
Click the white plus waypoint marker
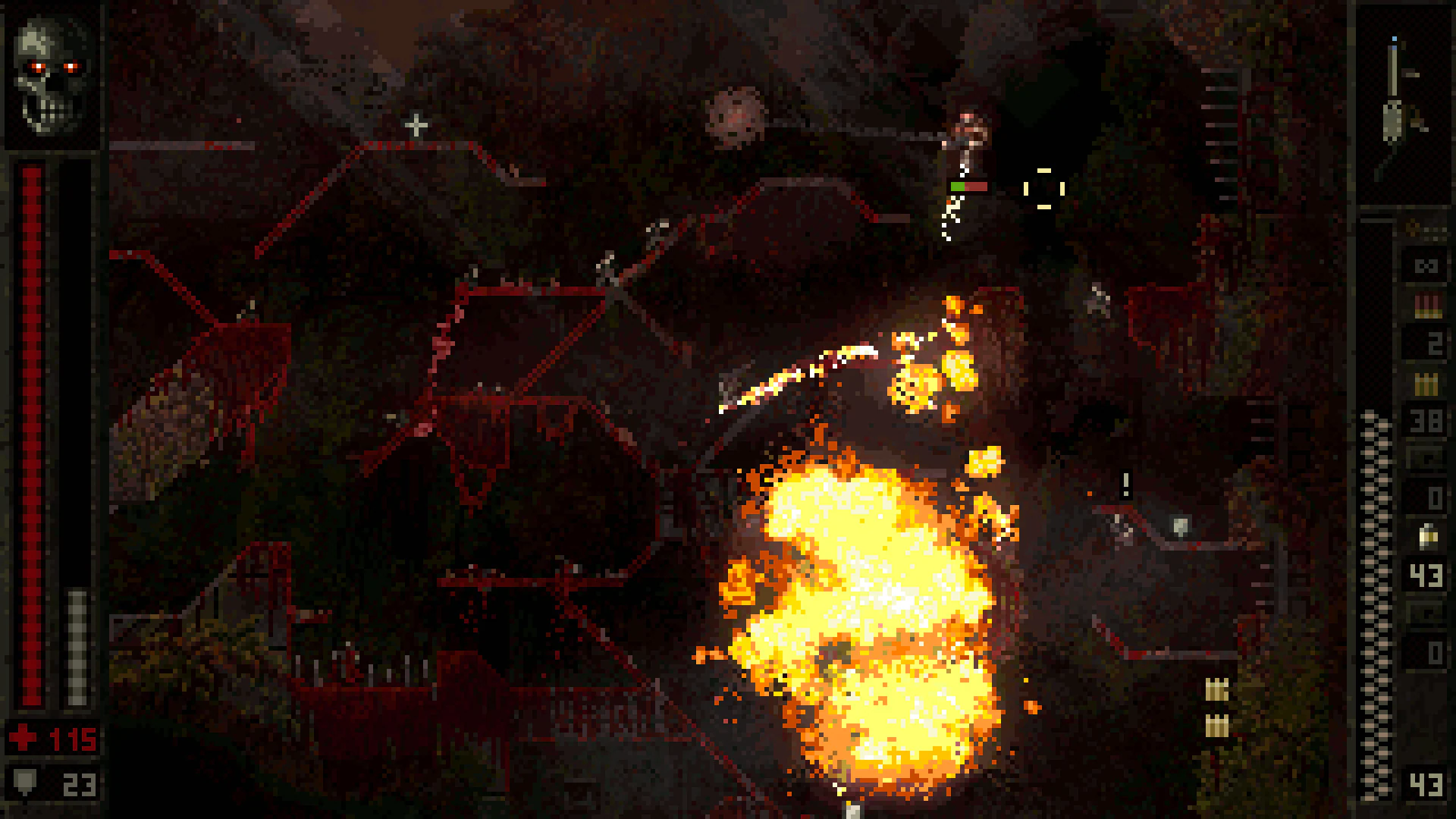click(x=416, y=125)
